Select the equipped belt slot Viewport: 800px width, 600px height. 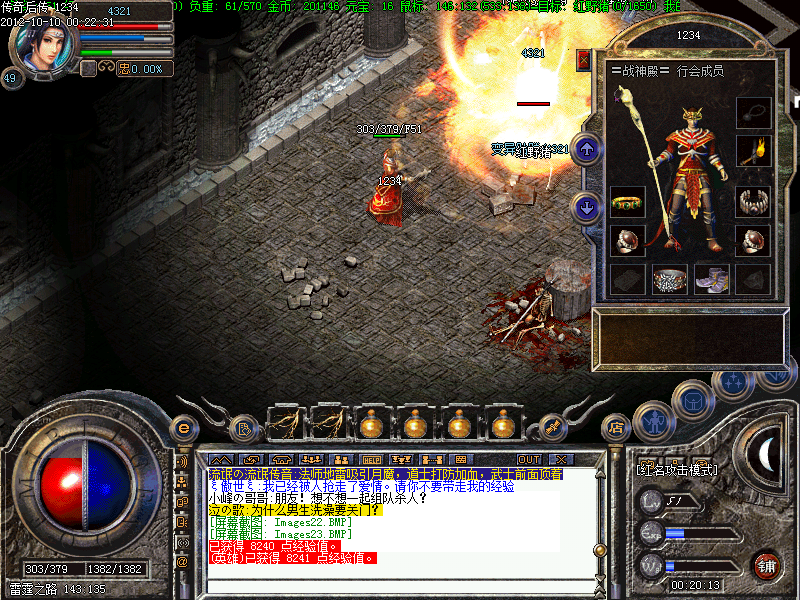(670, 279)
